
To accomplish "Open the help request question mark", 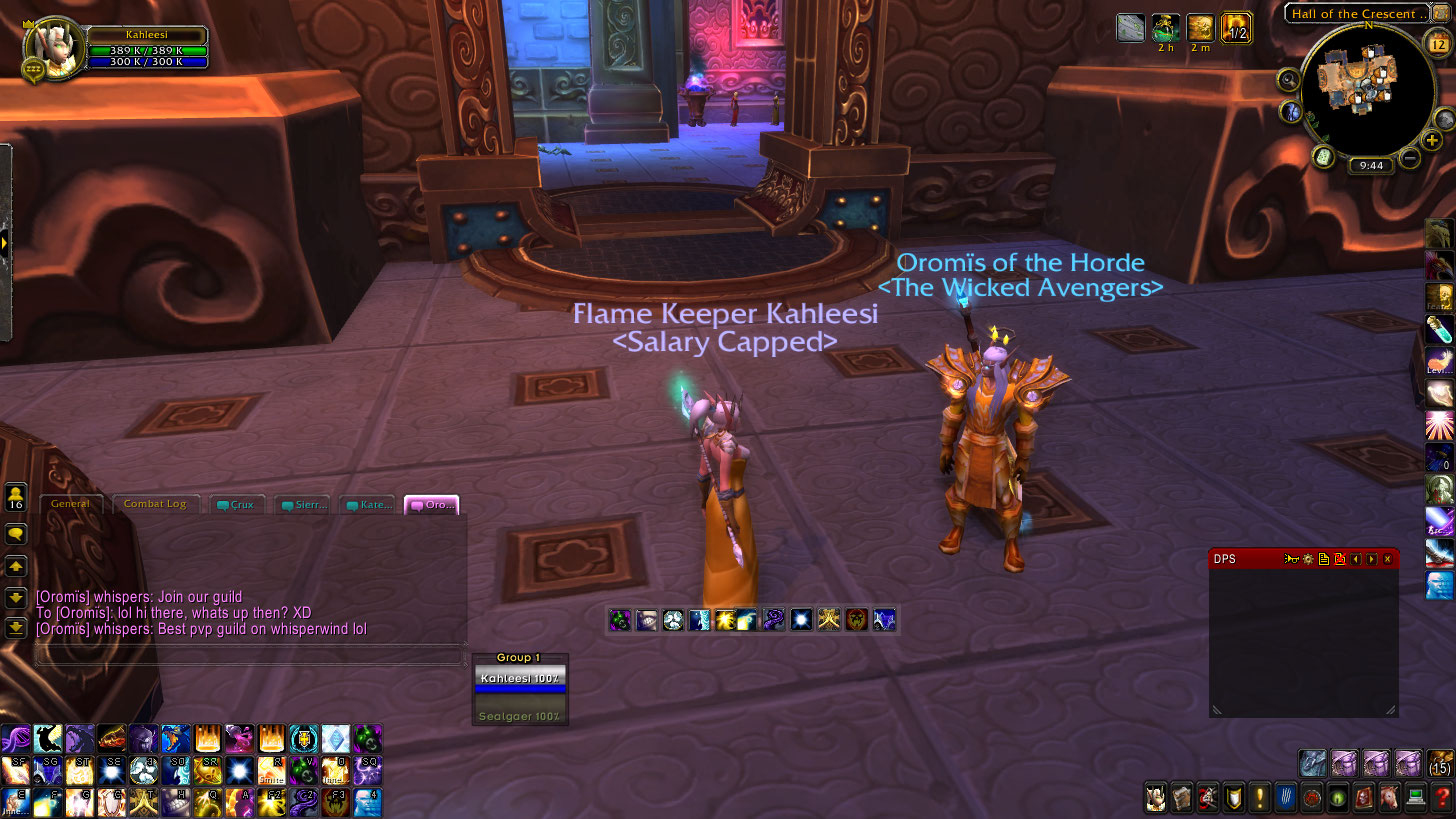I will click(x=1440, y=798).
